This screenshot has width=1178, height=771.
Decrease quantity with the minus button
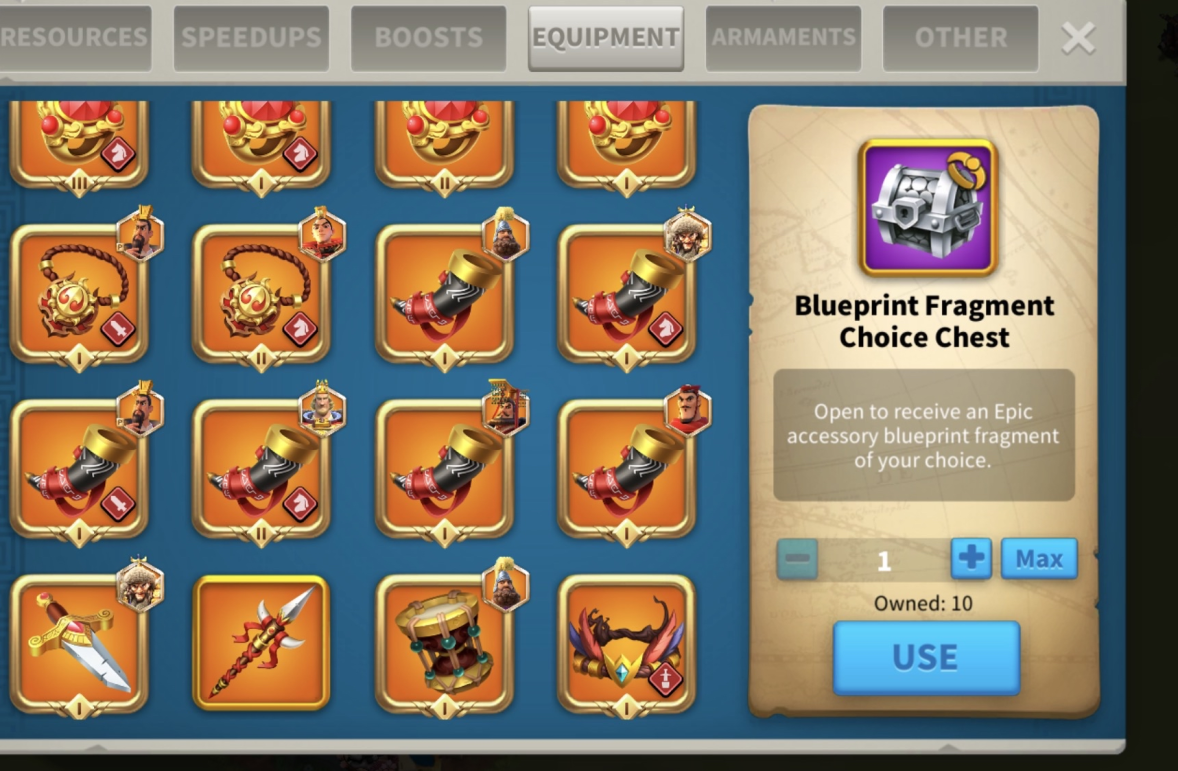798,558
